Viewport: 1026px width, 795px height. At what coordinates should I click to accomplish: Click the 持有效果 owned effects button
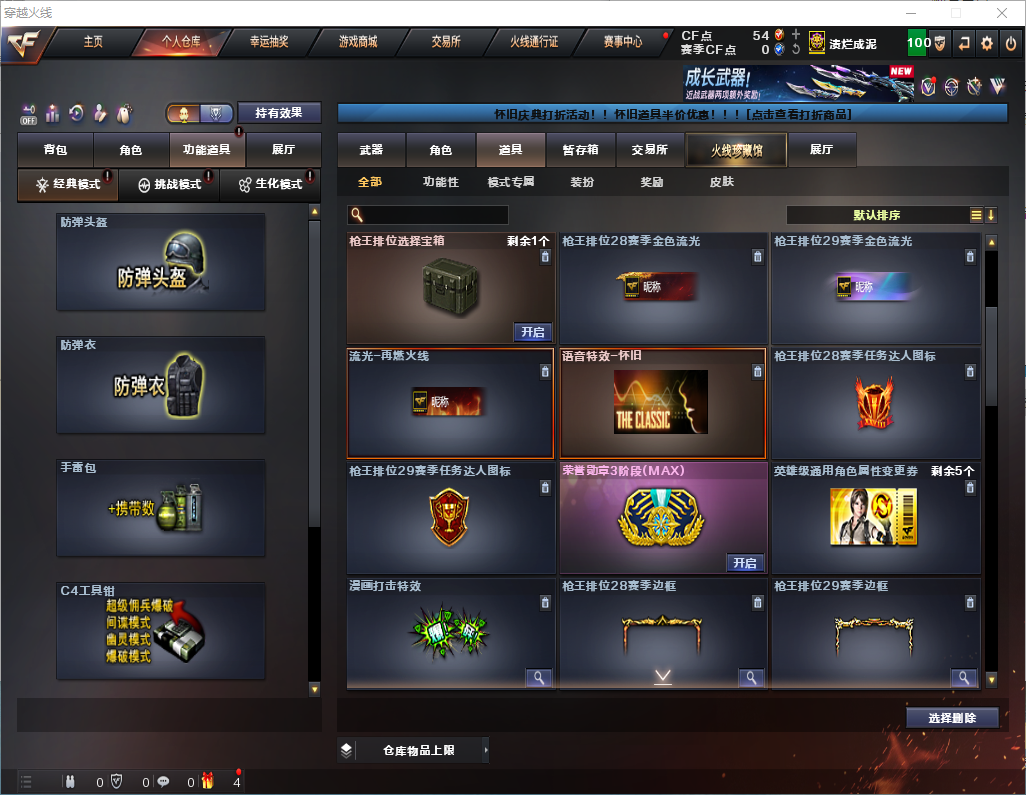point(278,113)
